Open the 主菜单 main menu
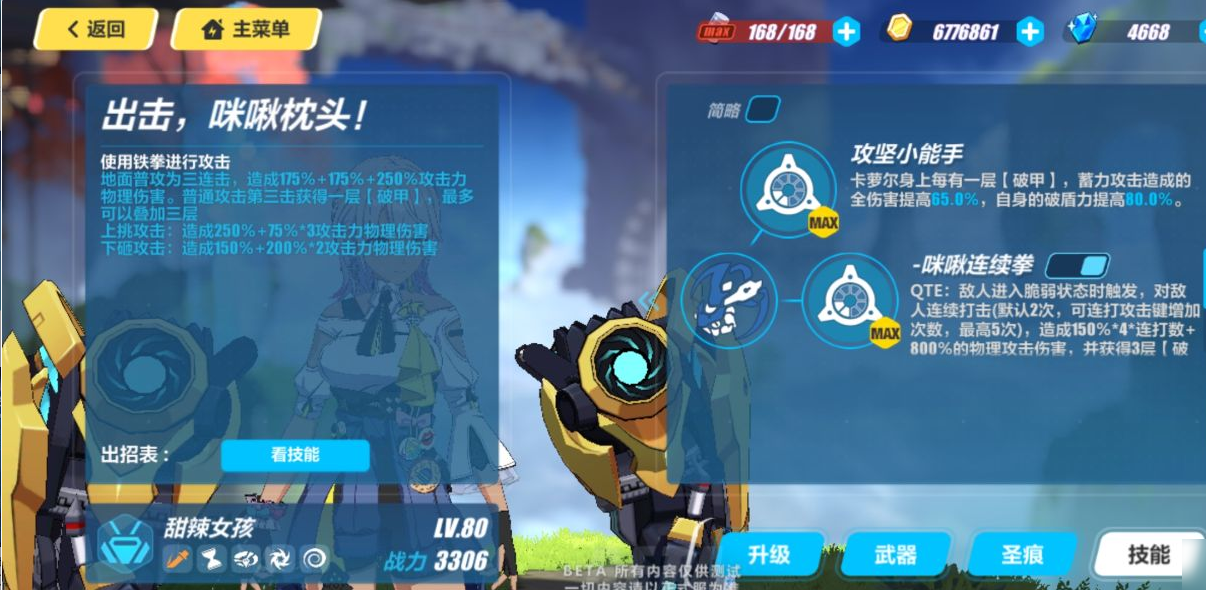This screenshot has width=1206, height=590. coord(246,30)
